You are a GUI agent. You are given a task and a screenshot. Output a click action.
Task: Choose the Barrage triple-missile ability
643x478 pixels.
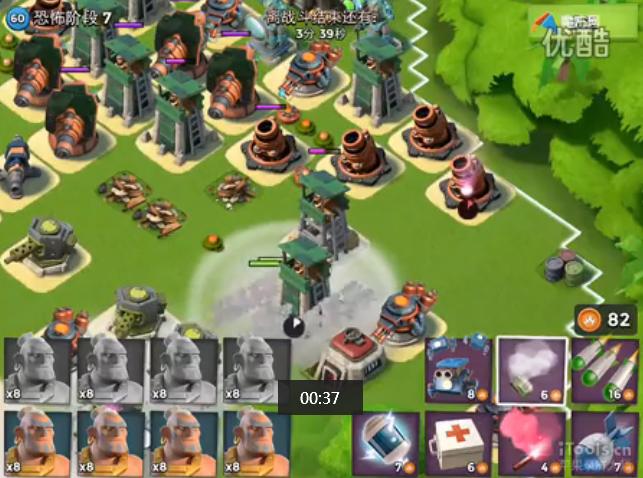pos(605,370)
